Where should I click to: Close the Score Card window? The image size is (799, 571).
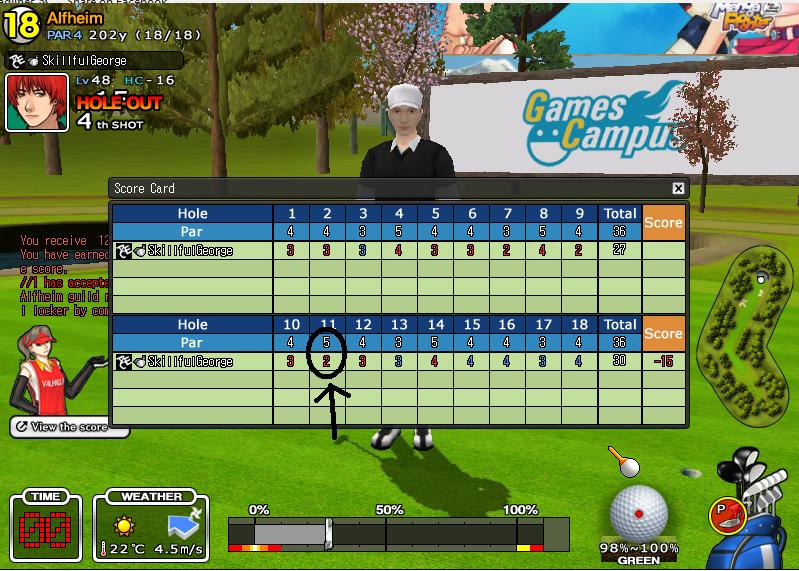(x=678, y=188)
